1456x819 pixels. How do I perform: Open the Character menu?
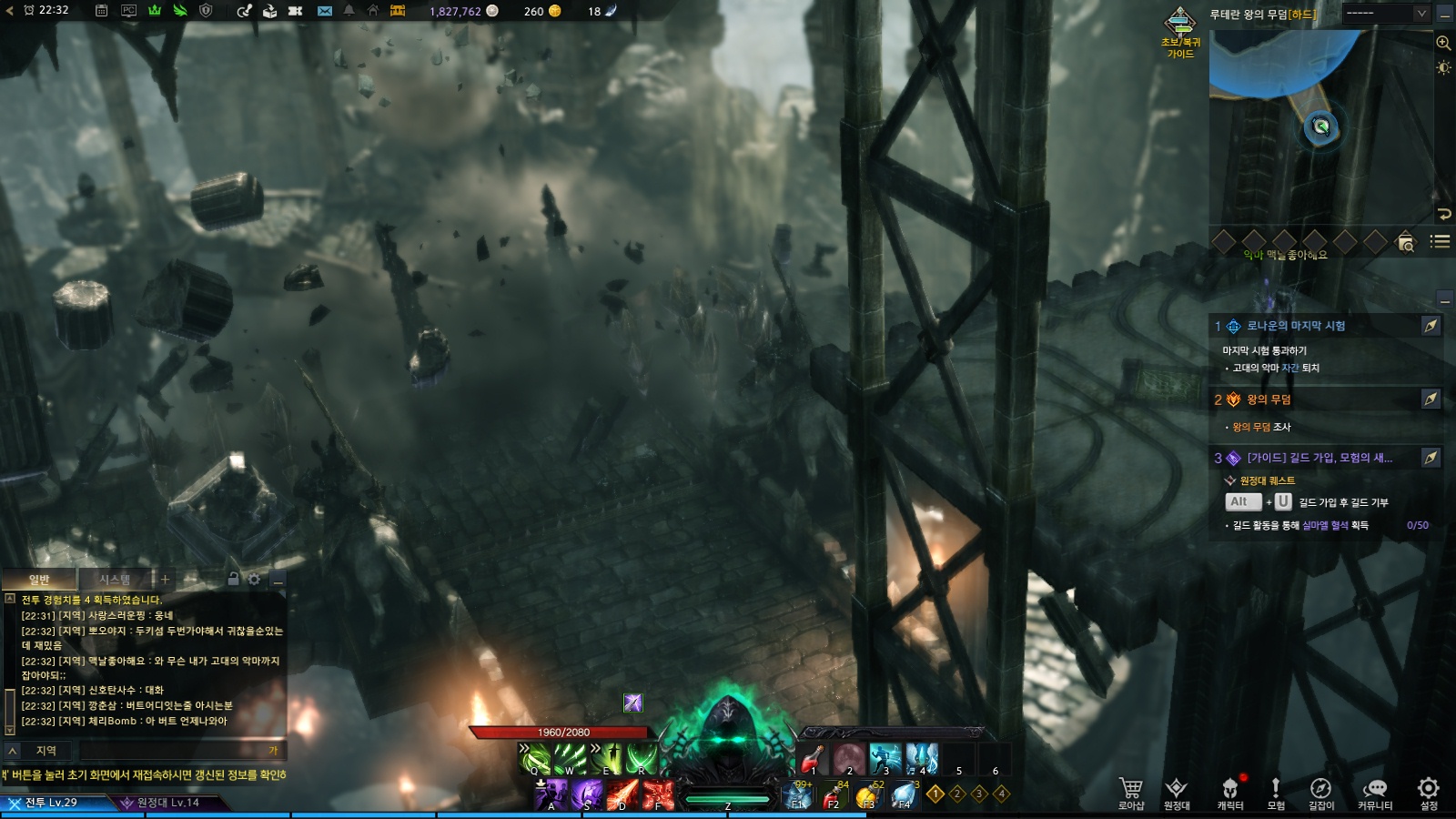(1230, 791)
